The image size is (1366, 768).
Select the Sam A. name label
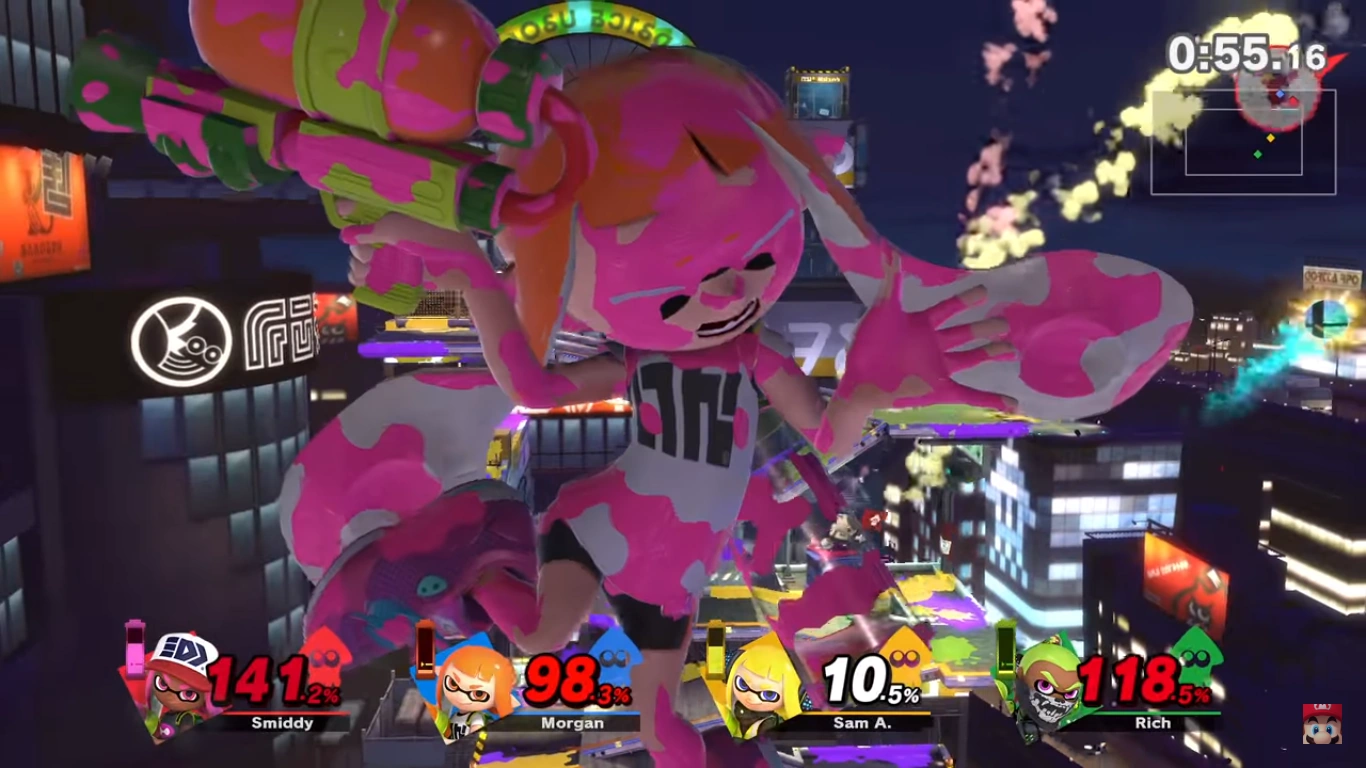coord(863,722)
